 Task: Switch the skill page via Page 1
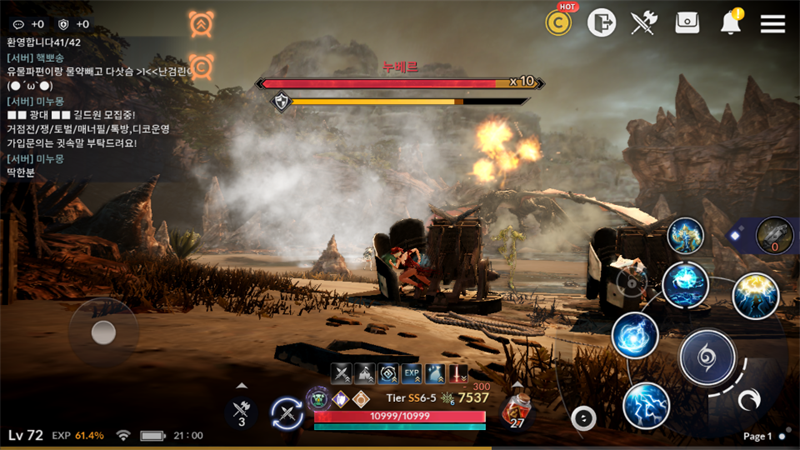[762, 436]
